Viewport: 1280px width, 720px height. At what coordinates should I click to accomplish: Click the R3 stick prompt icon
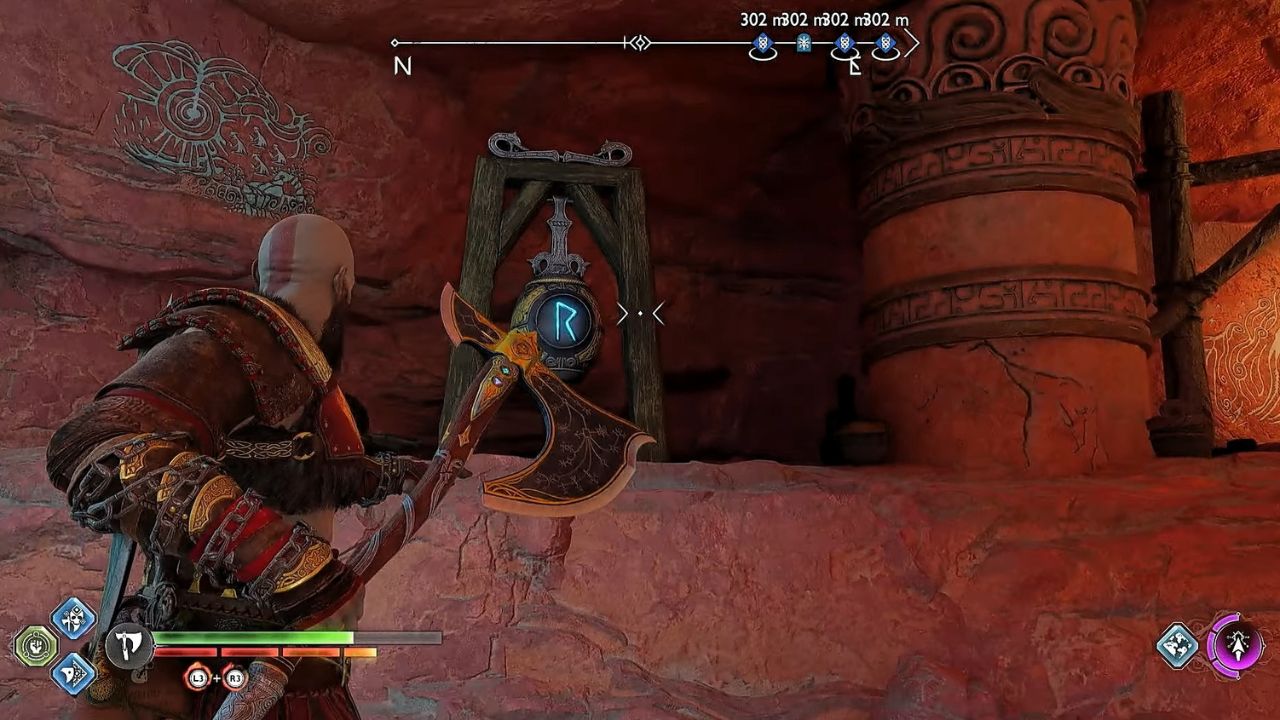click(234, 678)
